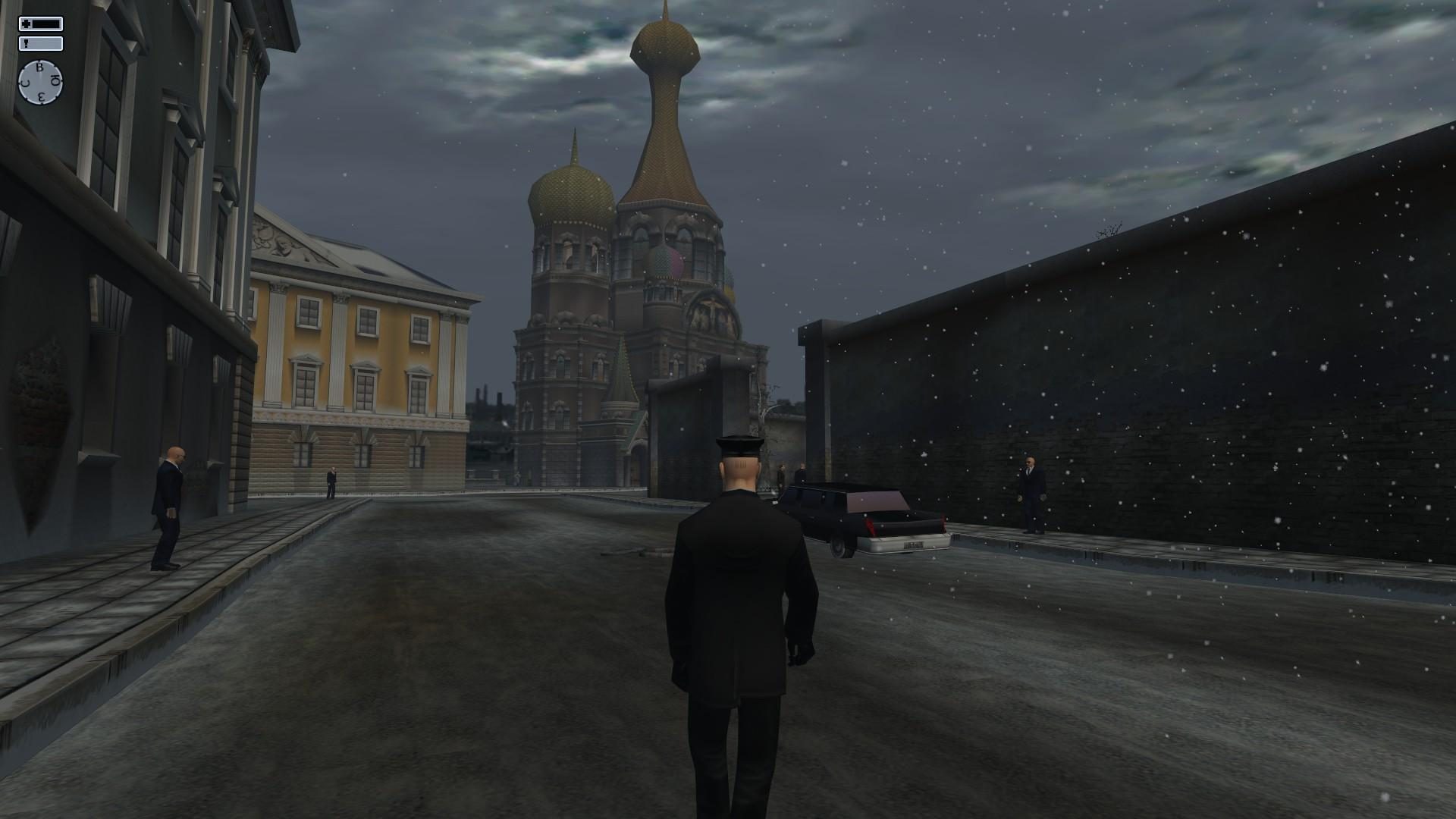Click the alertness meter bar
1456x819 pixels.
click(x=45, y=43)
